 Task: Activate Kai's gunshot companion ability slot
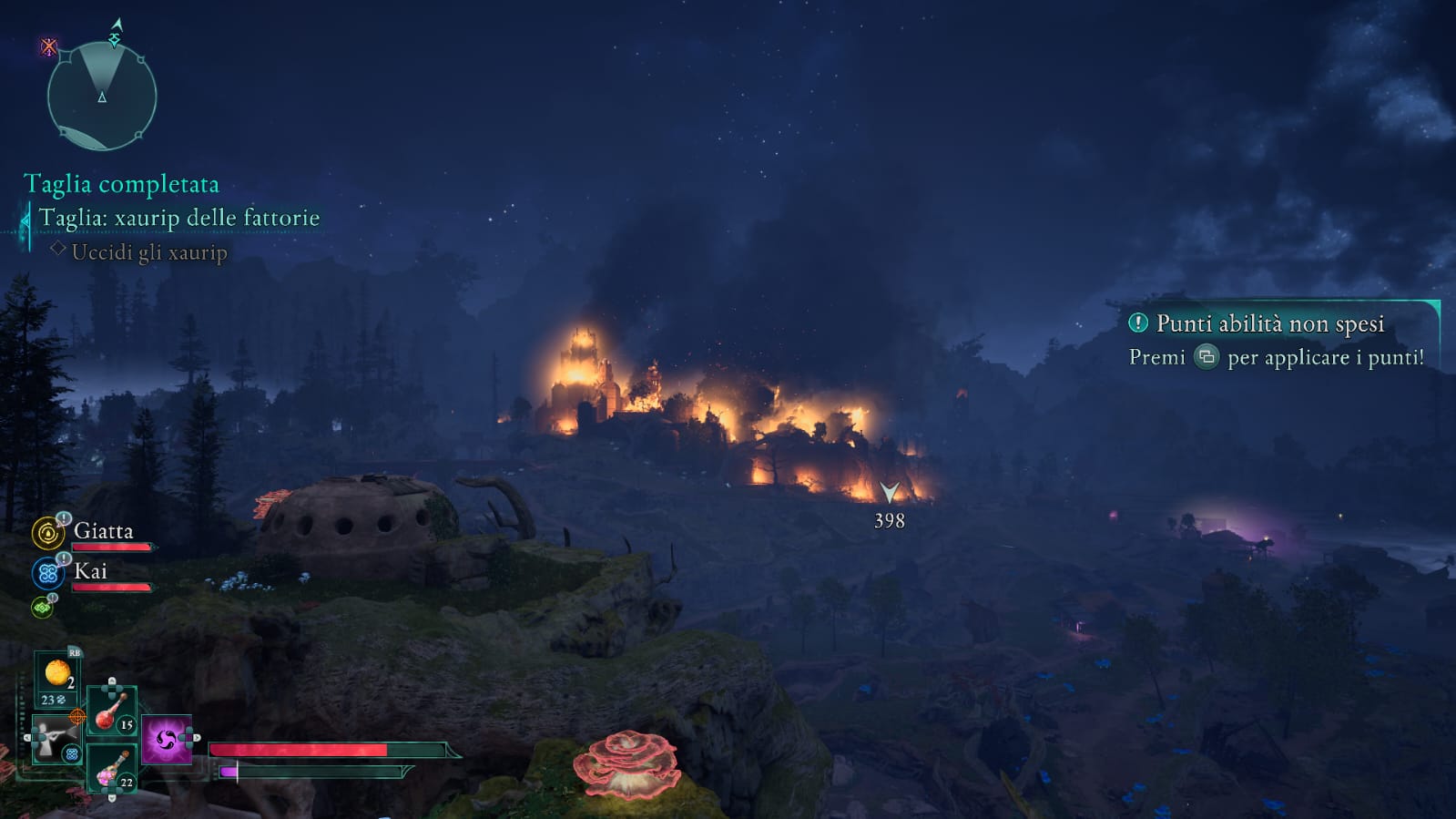click(x=54, y=737)
